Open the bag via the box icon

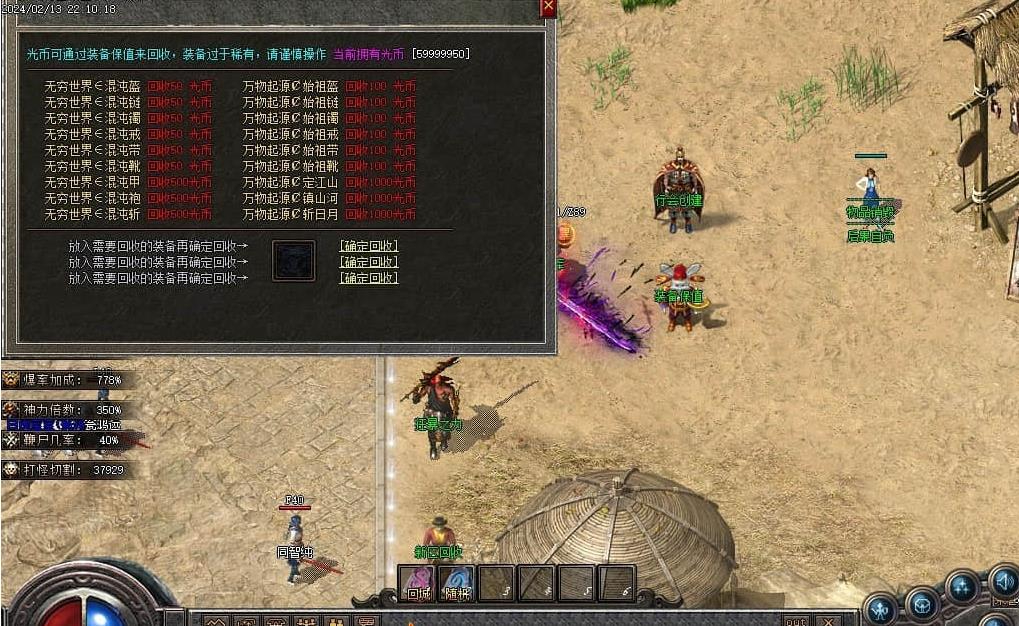pyautogui.click(x=923, y=602)
